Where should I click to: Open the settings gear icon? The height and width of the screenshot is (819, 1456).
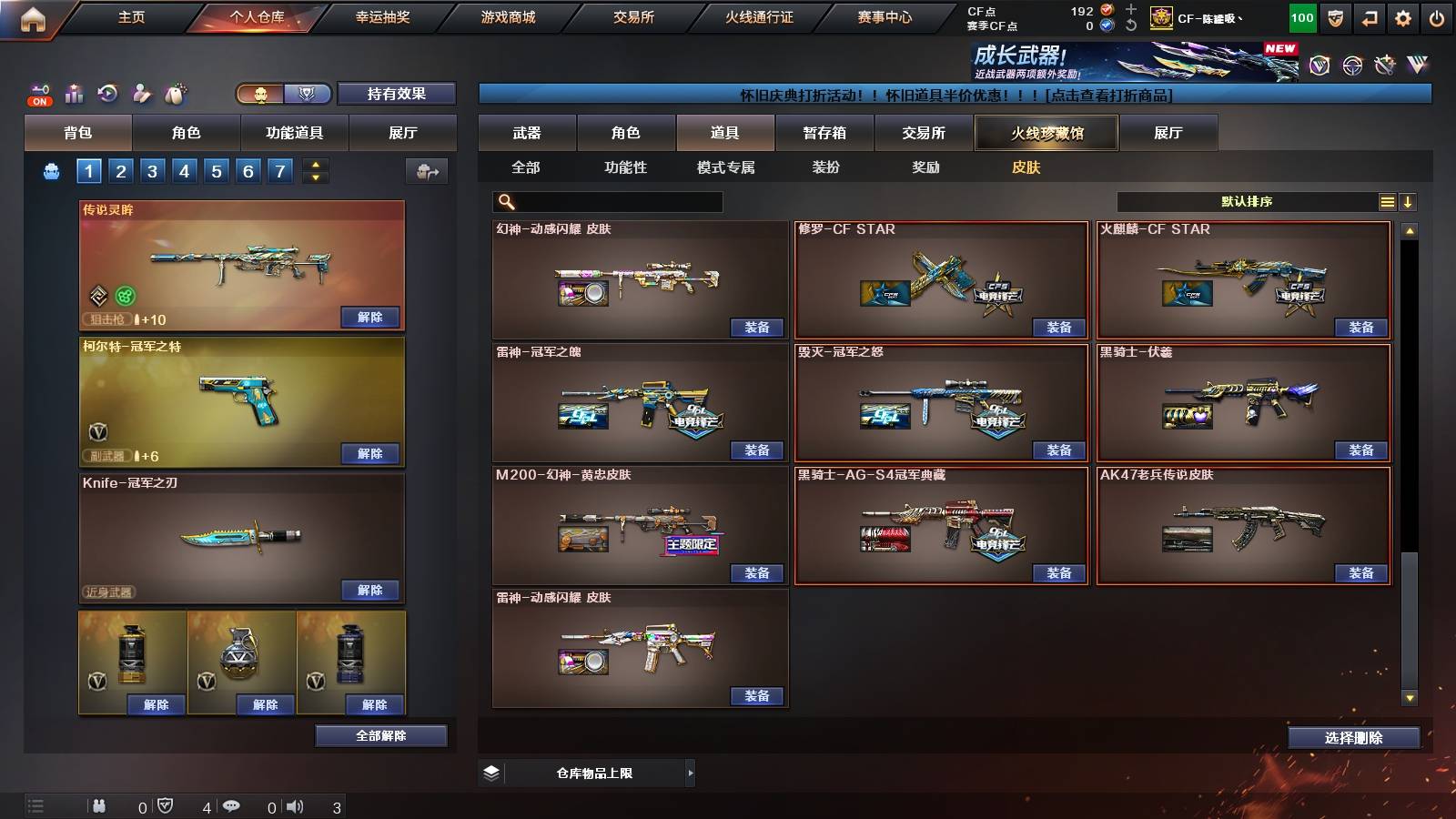tap(1402, 16)
